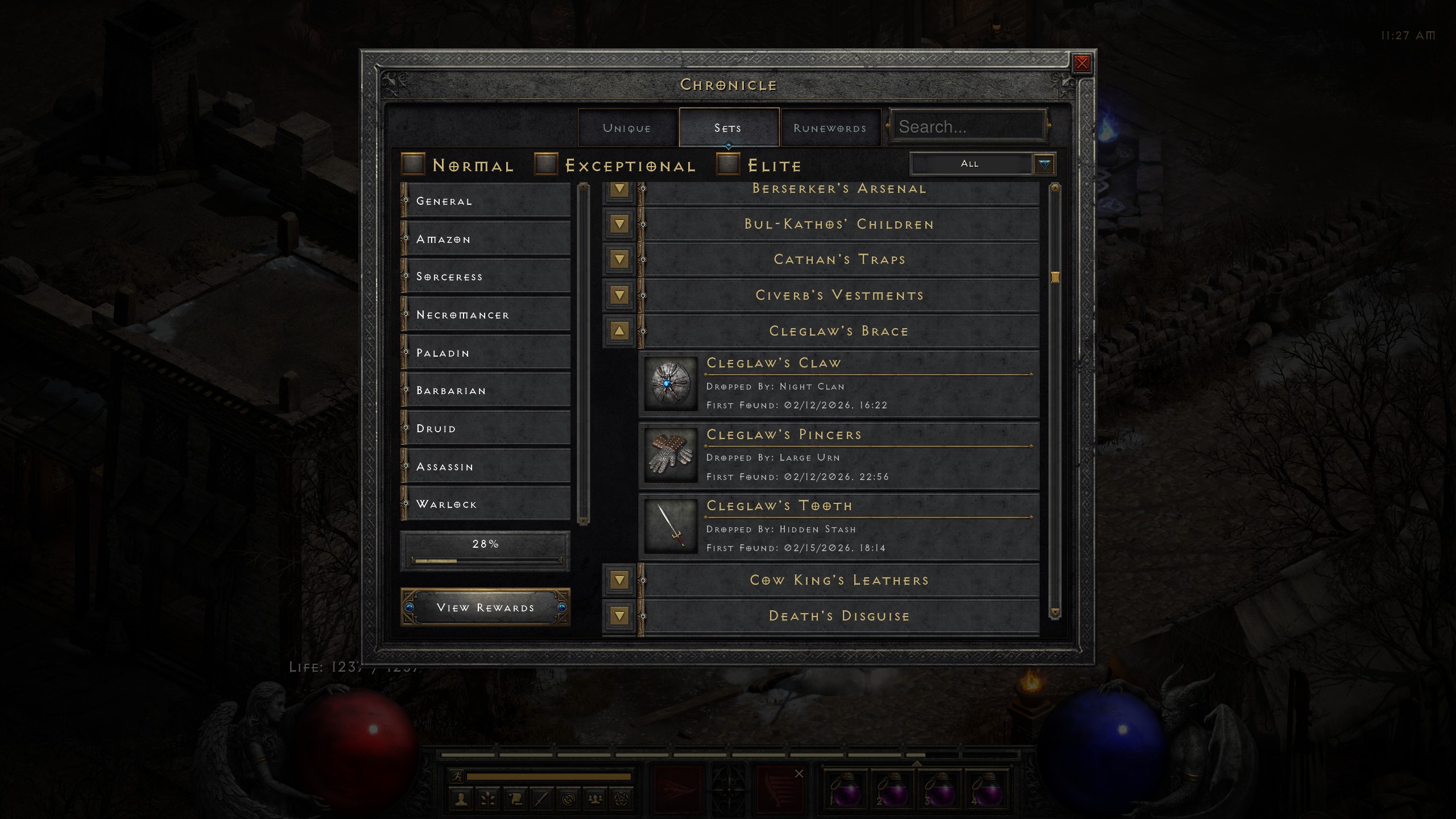The width and height of the screenshot is (1456, 819).
Task: Select the Cleglaw's Pincers gloves entry
Action: click(839, 456)
